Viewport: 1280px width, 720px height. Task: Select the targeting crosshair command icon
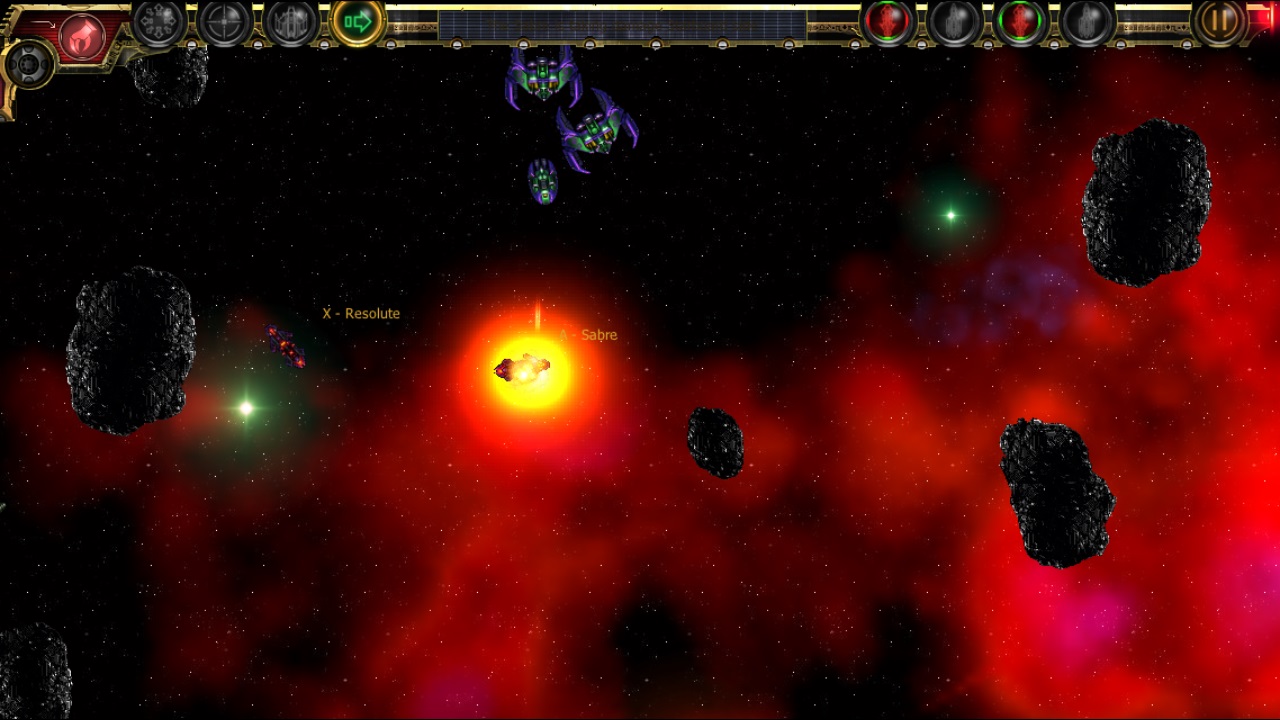pyautogui.click(x=222, y=22)
